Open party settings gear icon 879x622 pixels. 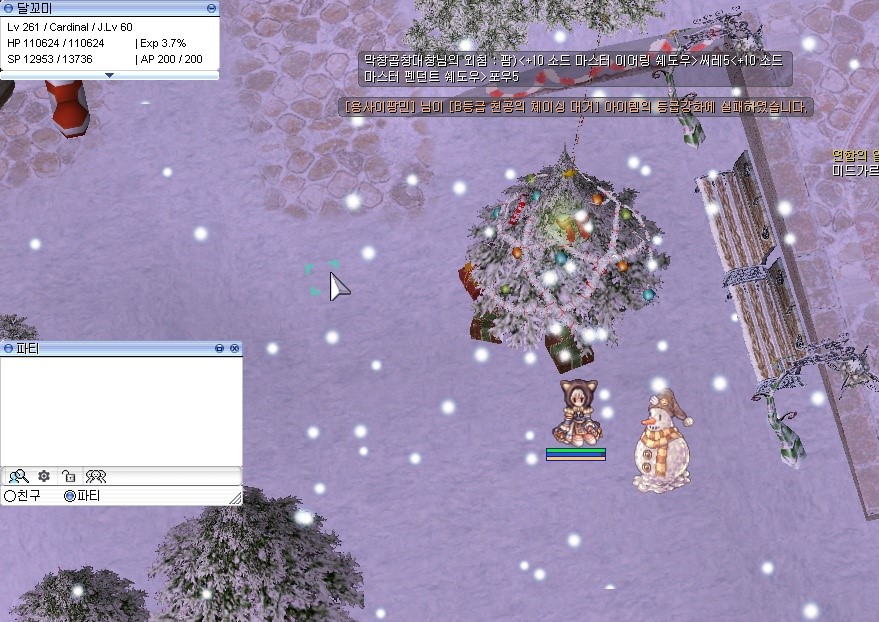[x=44, y=476]
